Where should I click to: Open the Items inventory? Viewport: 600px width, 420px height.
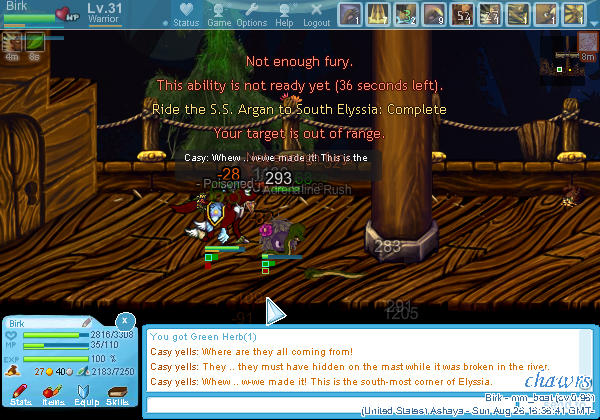click(x=53, y=394)
